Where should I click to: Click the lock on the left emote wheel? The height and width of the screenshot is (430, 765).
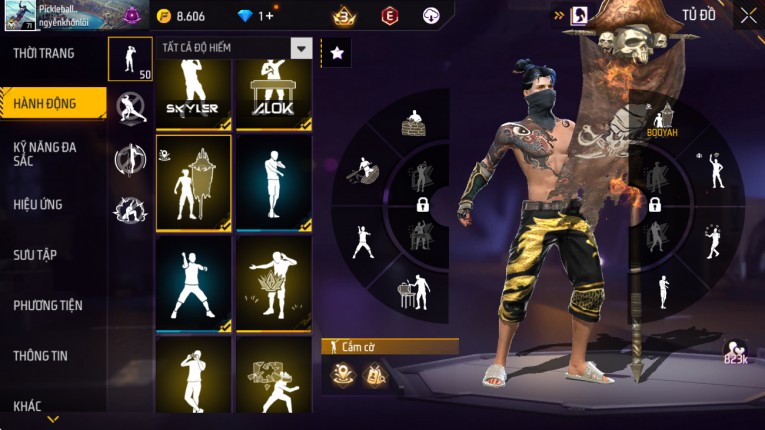point(422,204)
